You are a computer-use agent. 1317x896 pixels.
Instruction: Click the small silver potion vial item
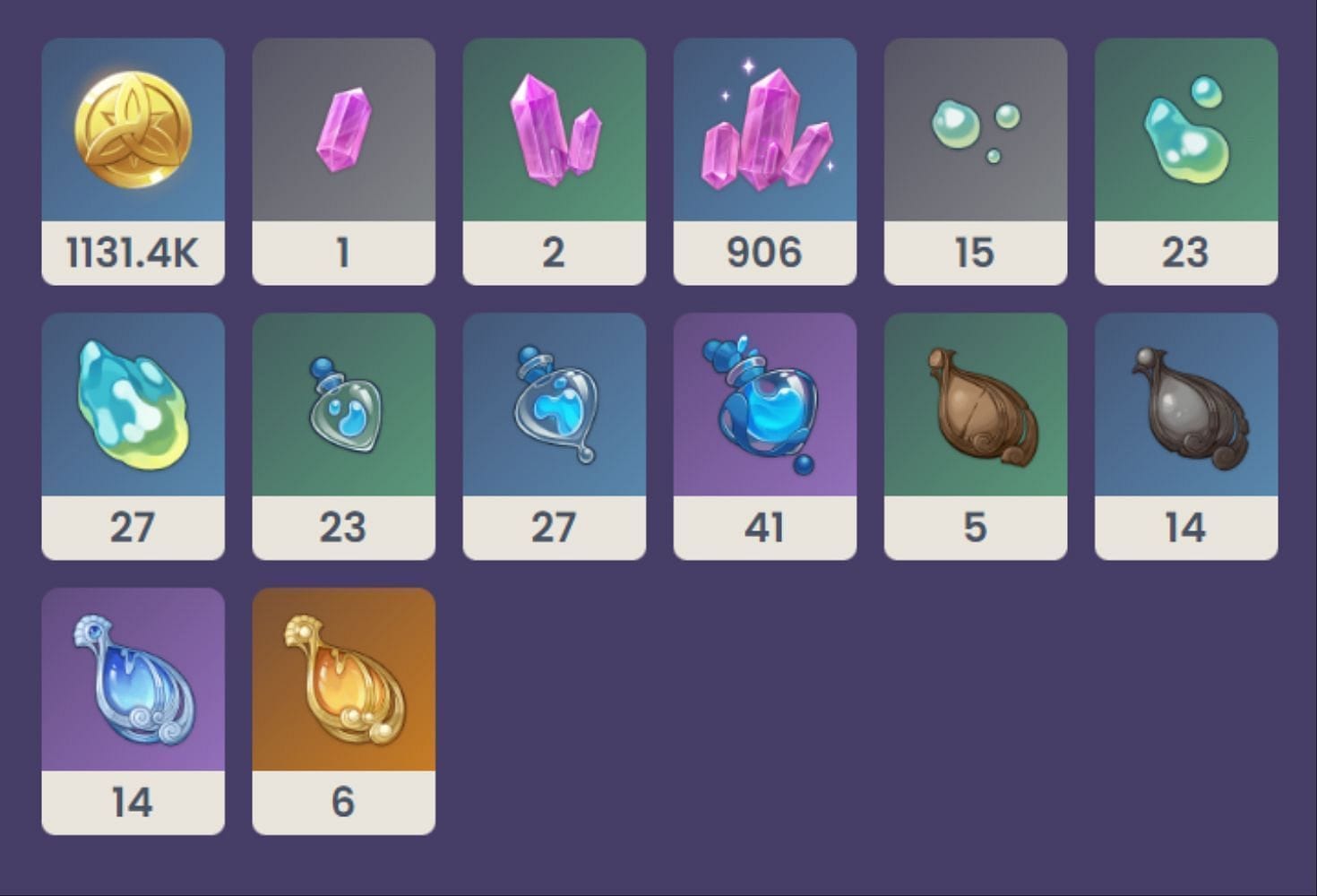coord(343,412)
